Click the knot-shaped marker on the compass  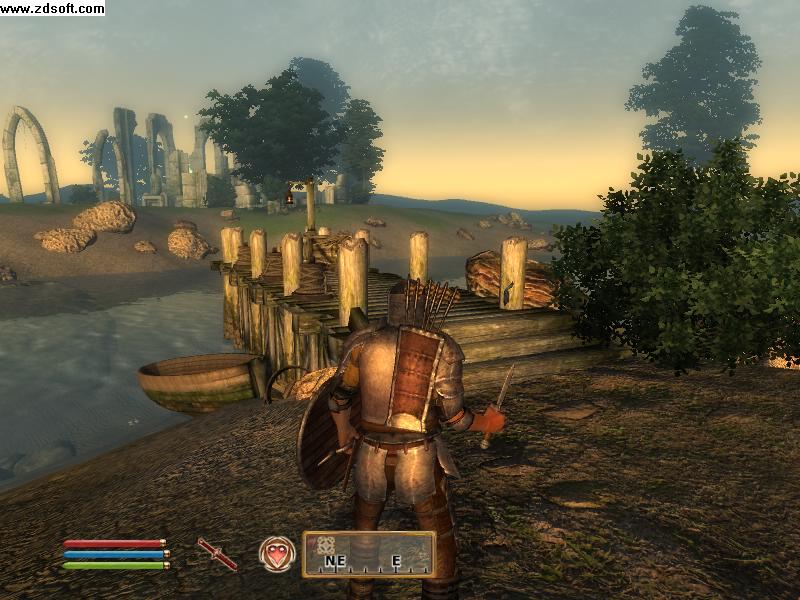[326, 545]
